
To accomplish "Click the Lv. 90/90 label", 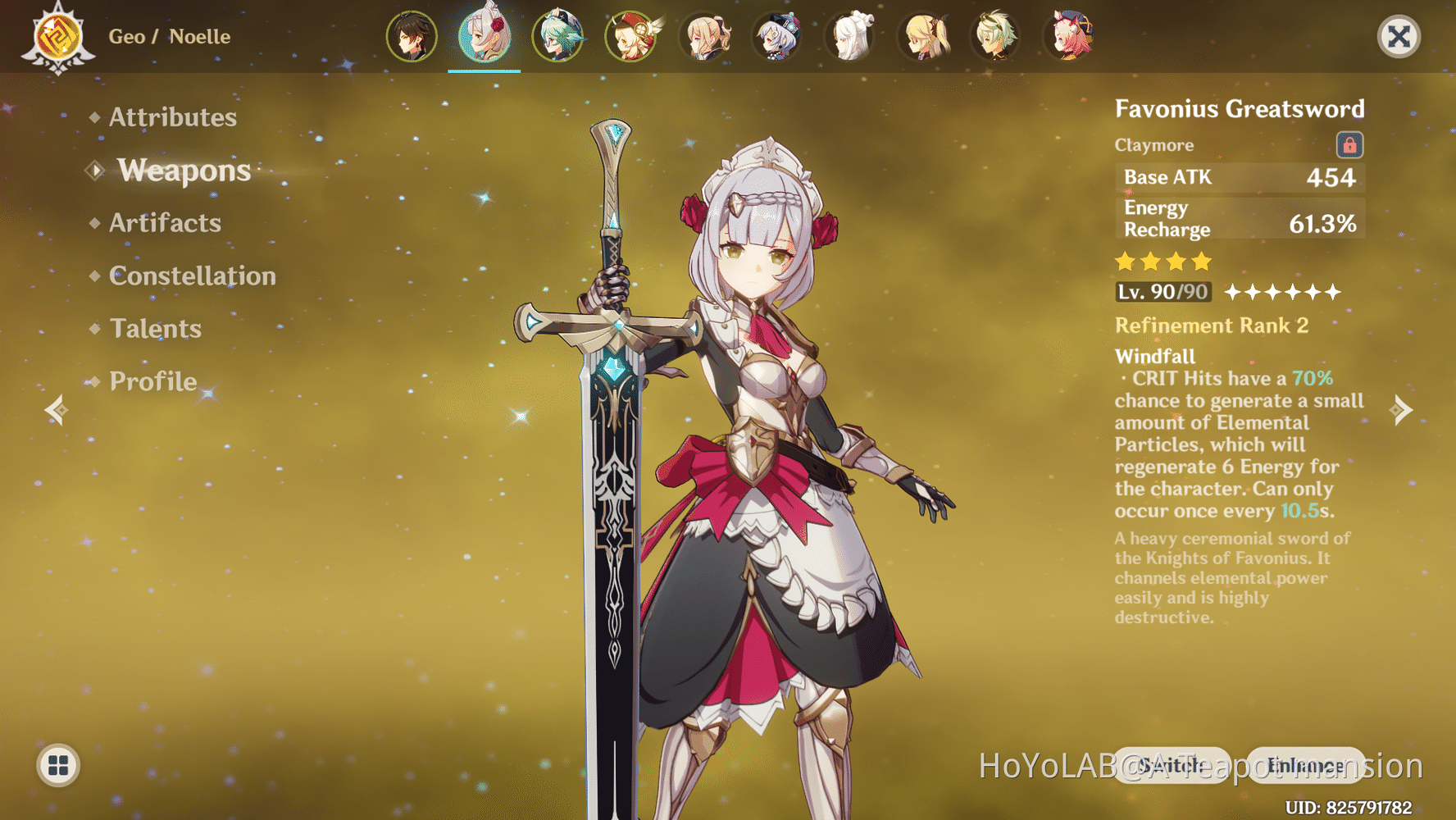I will (1163, 292).
